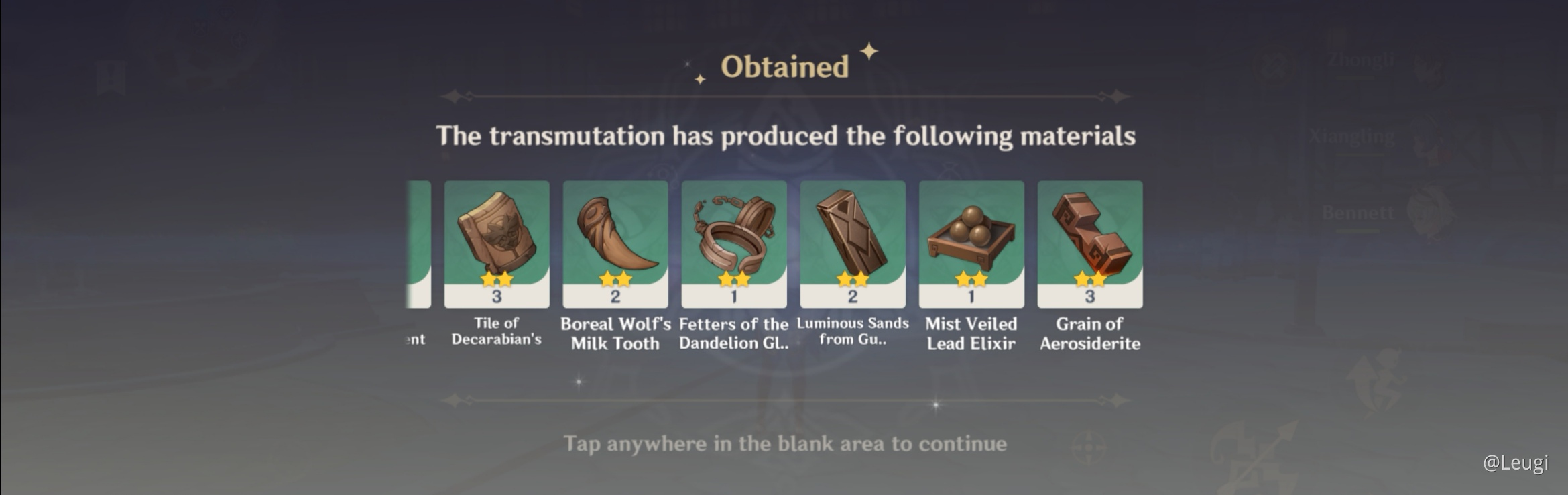Select the Mist Veiled Lead Elixir icon

point(970,235)
